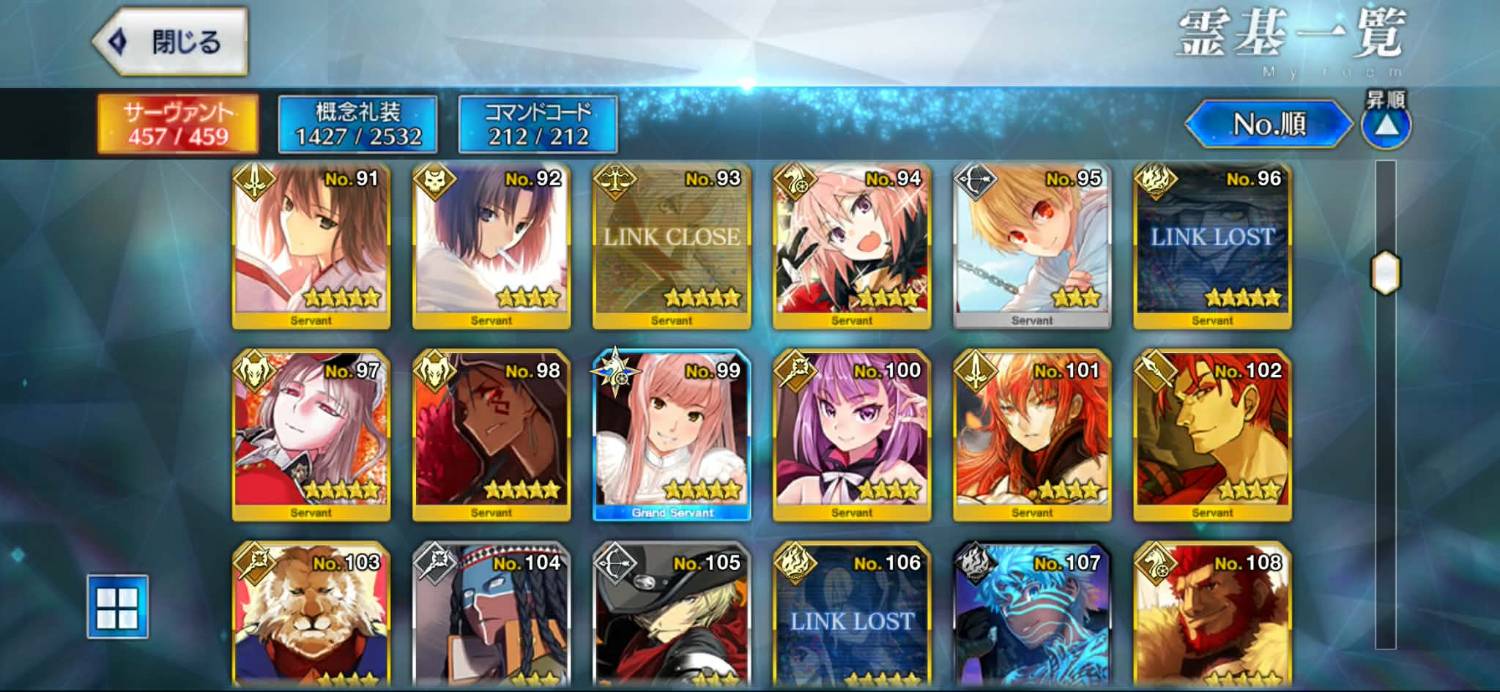This screenshot has height=692, width=1500.
Task: Open the No.順 sort options
Action: tap(1269, 124)
